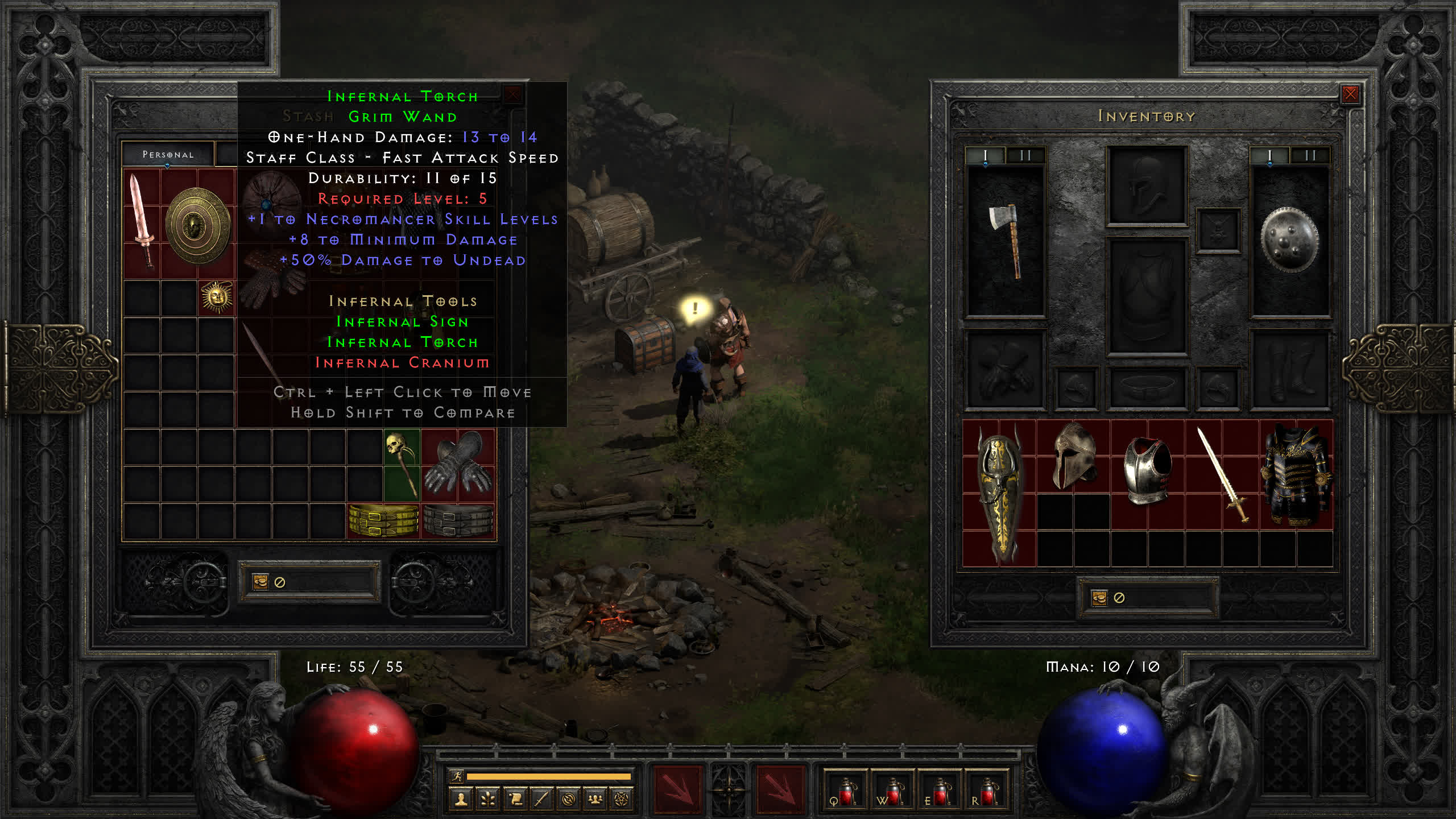Select the golden sun amulet
The image size is (1456, 819).
tap(216, 297)
